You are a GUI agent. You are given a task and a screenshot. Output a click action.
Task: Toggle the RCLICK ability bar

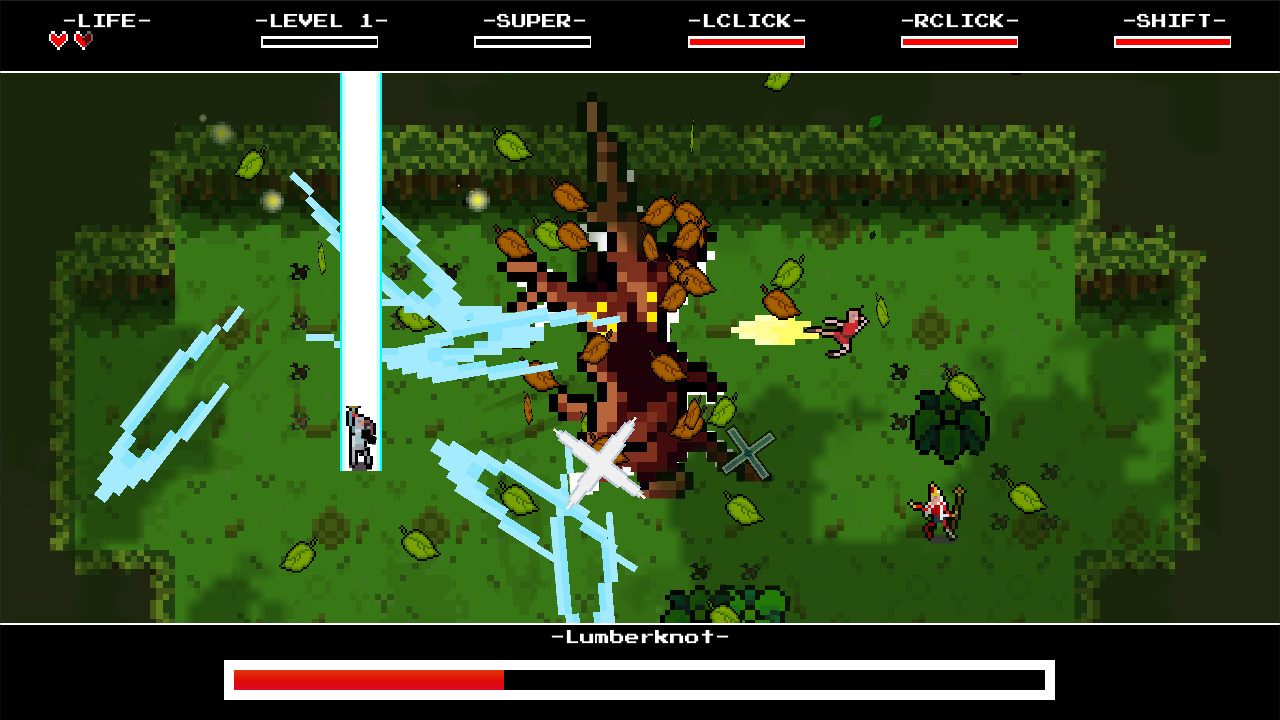pos(960,41)
